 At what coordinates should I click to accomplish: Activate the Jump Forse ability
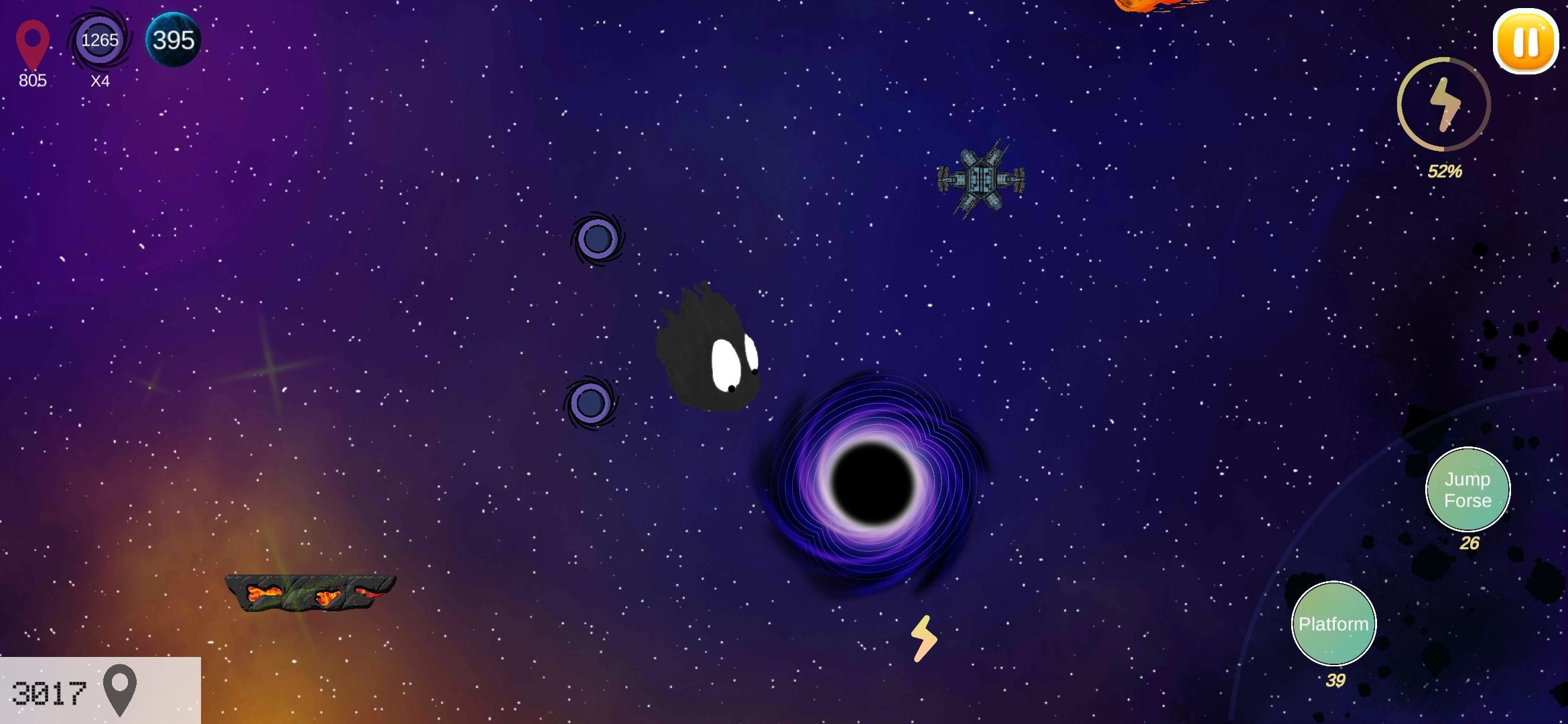[x=1467, y=489]
